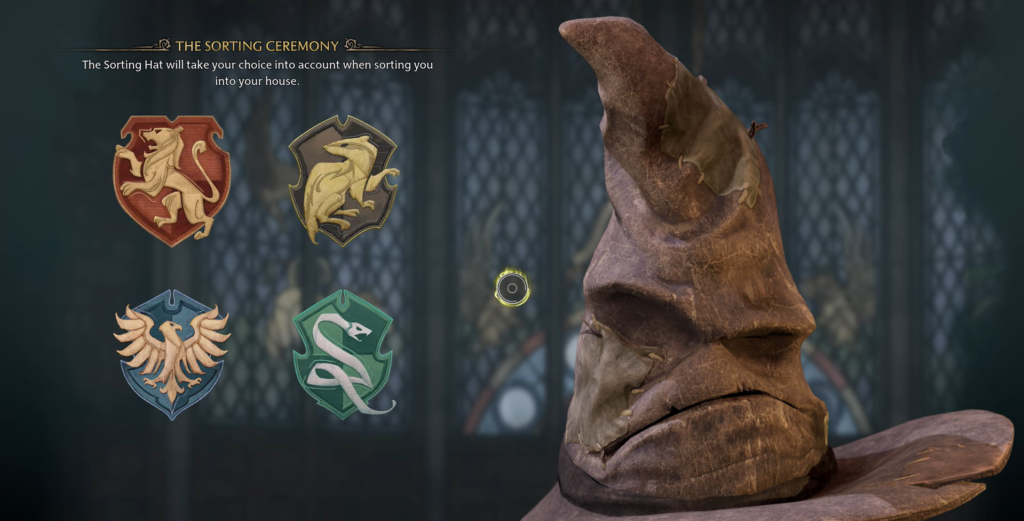Choose the Slytherin serpent crest
Viewport: 1024px width, 521px height.
[x=343, y=353]
